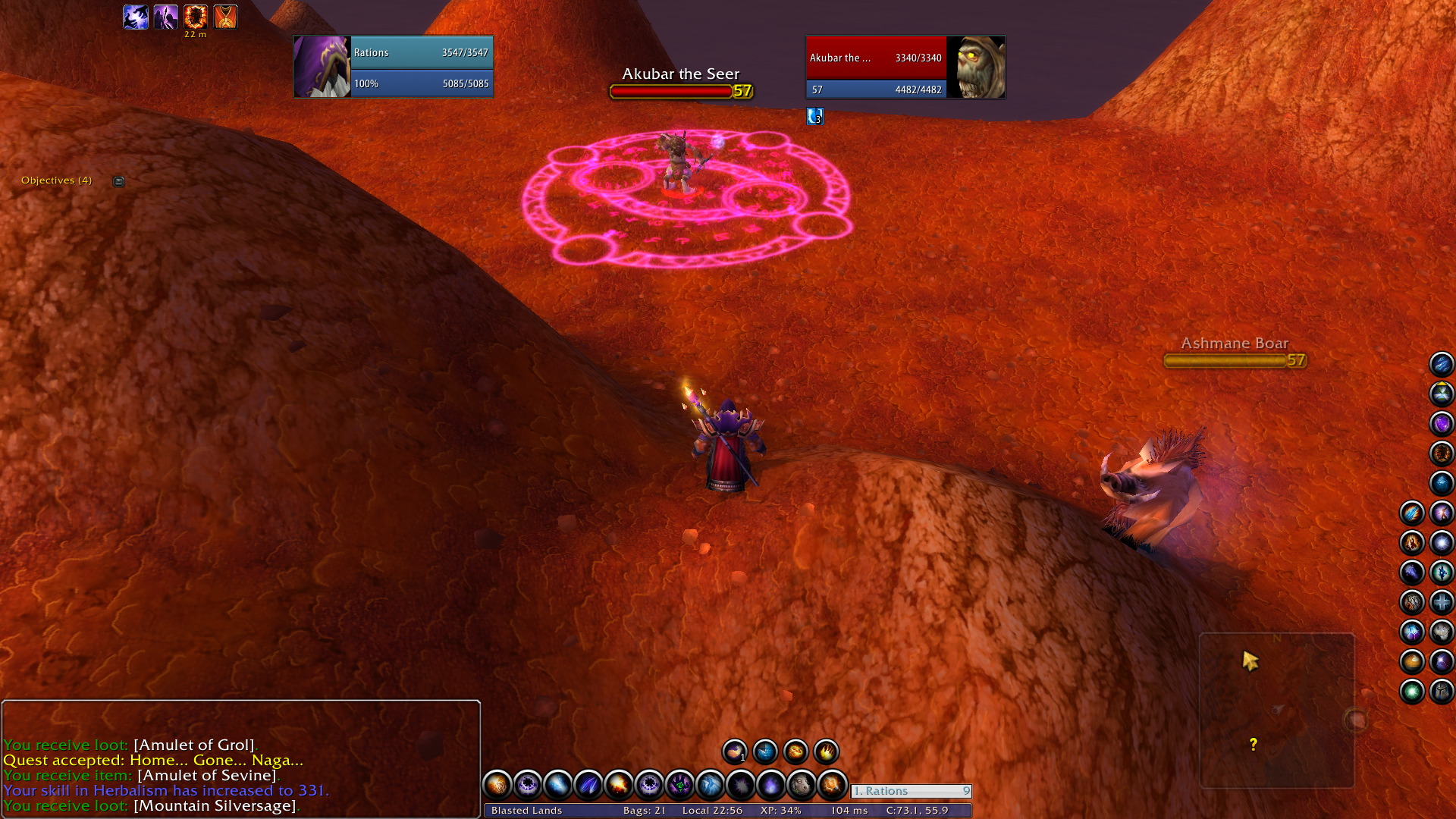Use the conjured food item with count 1
The width and height of the screenshot is (1456, 819).
[x=734, y=752]
